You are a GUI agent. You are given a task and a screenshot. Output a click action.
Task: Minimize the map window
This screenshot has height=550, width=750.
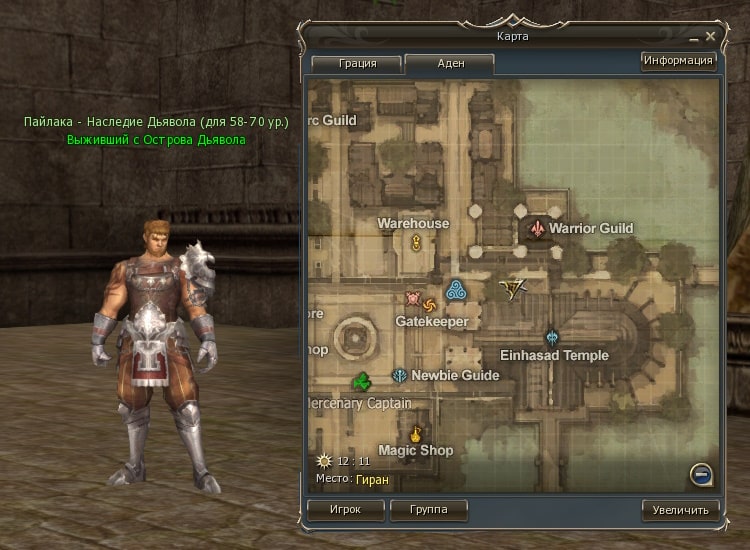(x=694, y=37)
